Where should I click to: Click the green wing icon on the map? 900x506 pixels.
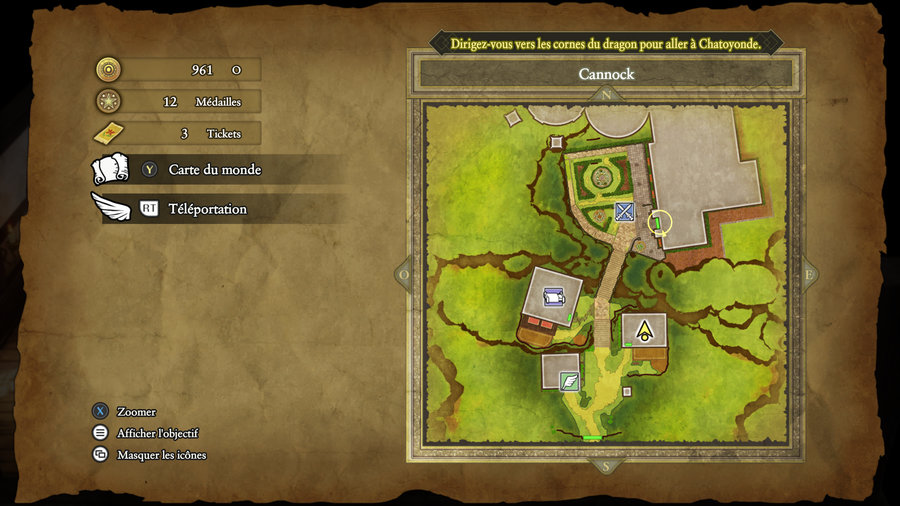click(x=569, y=380)
